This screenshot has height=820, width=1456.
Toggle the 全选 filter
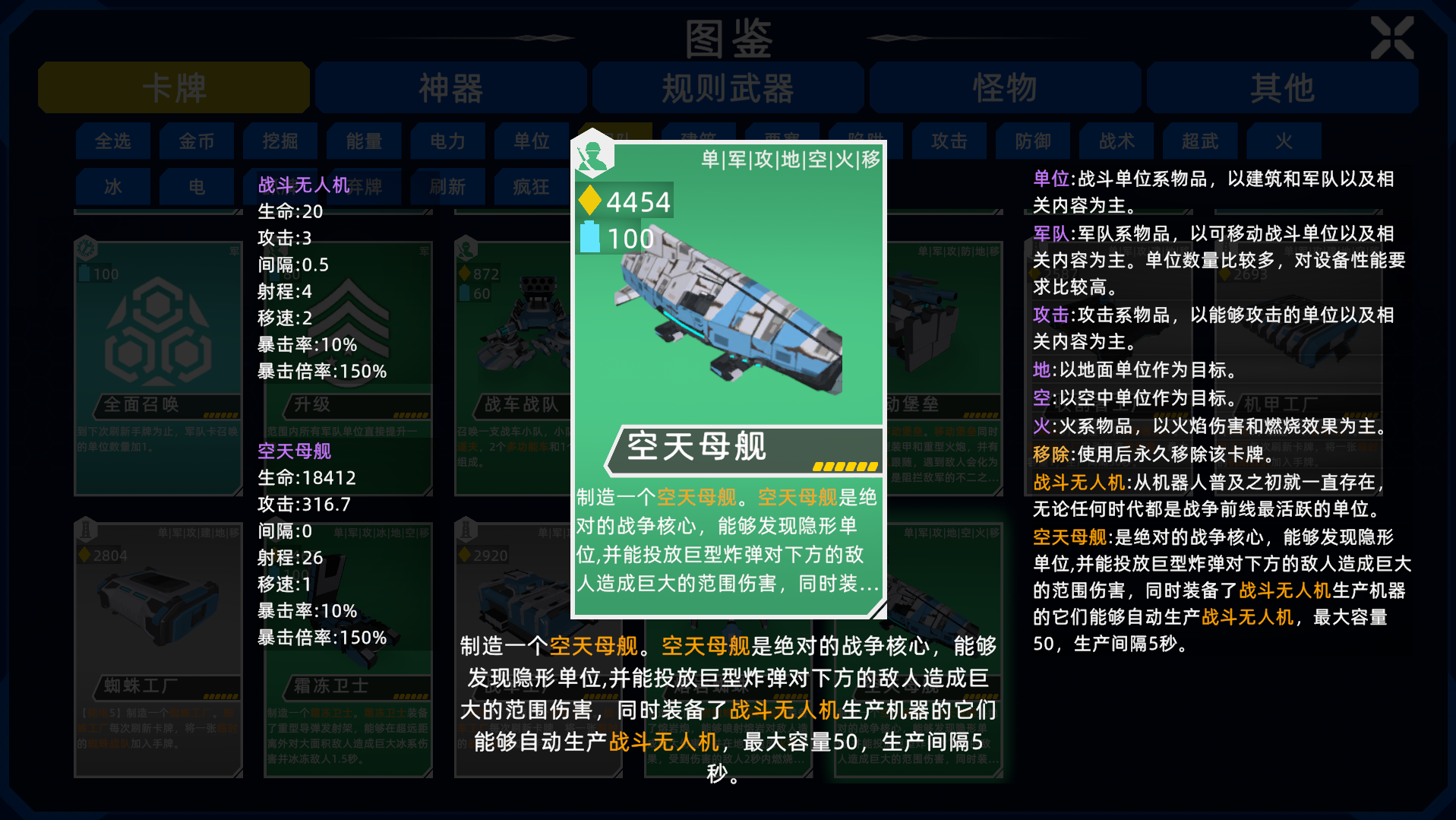pos(112,141)
